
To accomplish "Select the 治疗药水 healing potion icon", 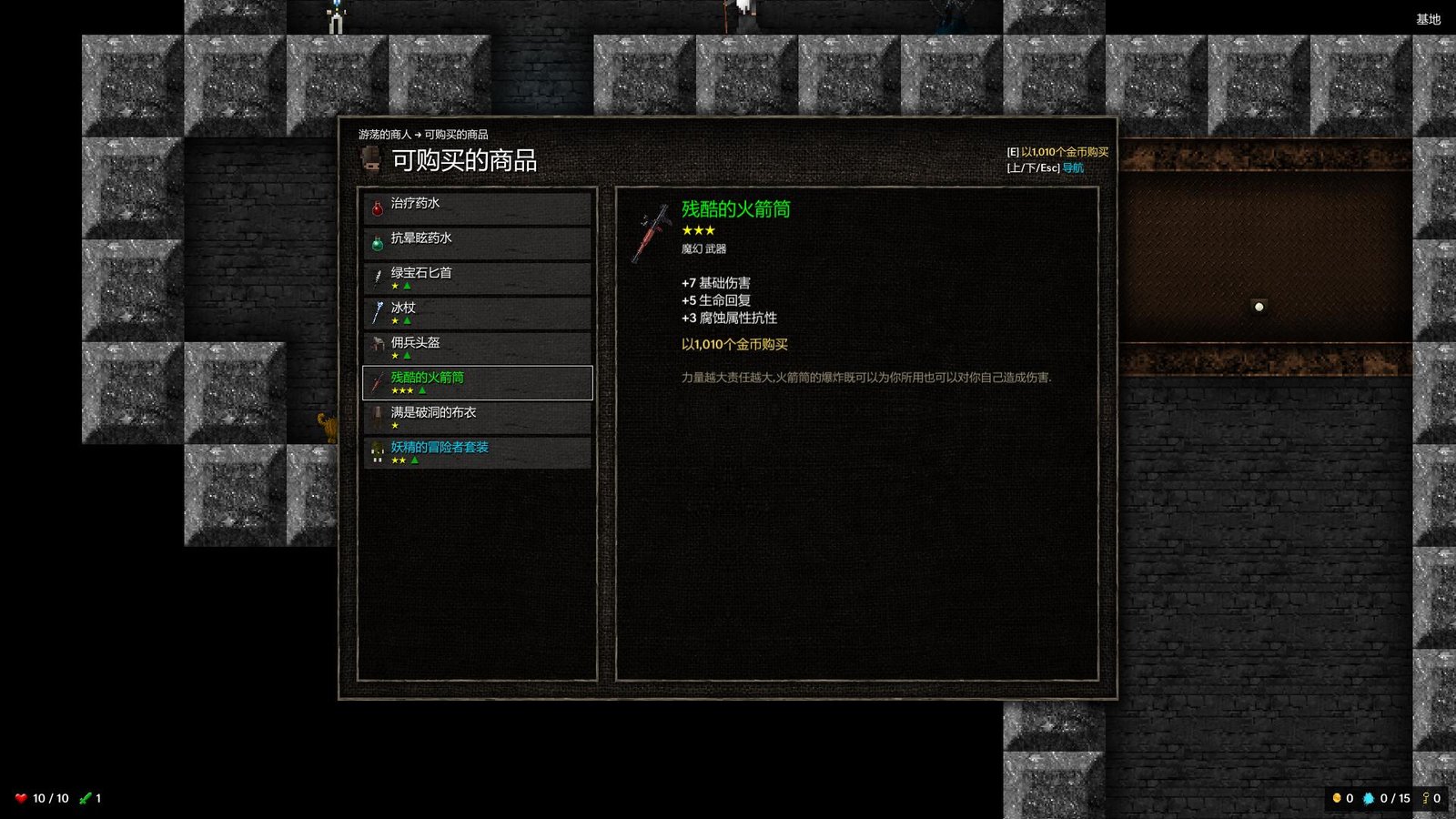I will (x=377, y=204).
